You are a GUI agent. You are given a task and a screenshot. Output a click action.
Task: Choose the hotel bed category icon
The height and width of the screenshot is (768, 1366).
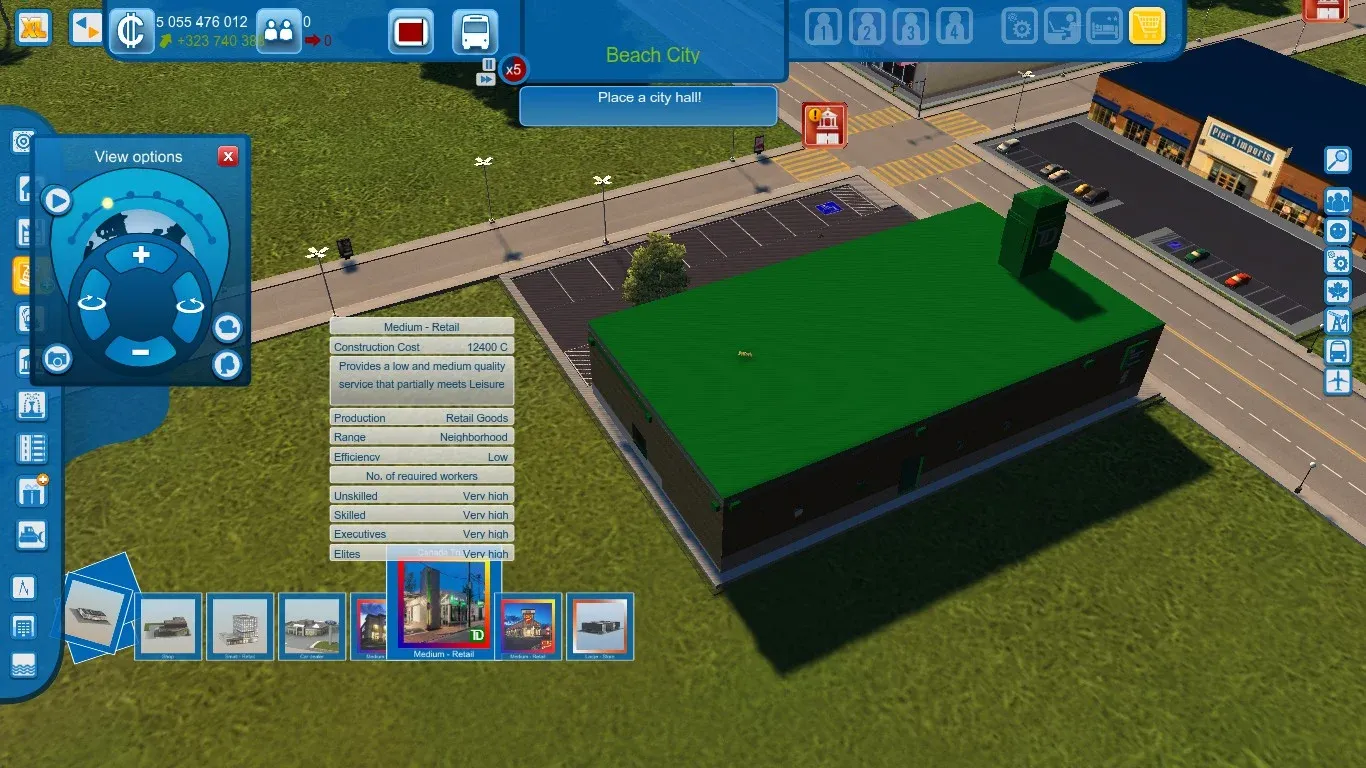[x=1104, y=26]
